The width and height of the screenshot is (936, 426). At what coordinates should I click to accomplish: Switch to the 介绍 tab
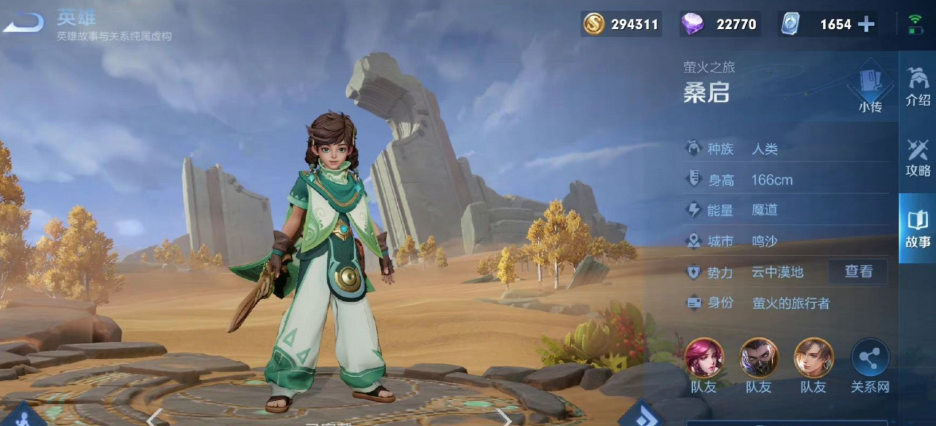click(x=917, y=85)
